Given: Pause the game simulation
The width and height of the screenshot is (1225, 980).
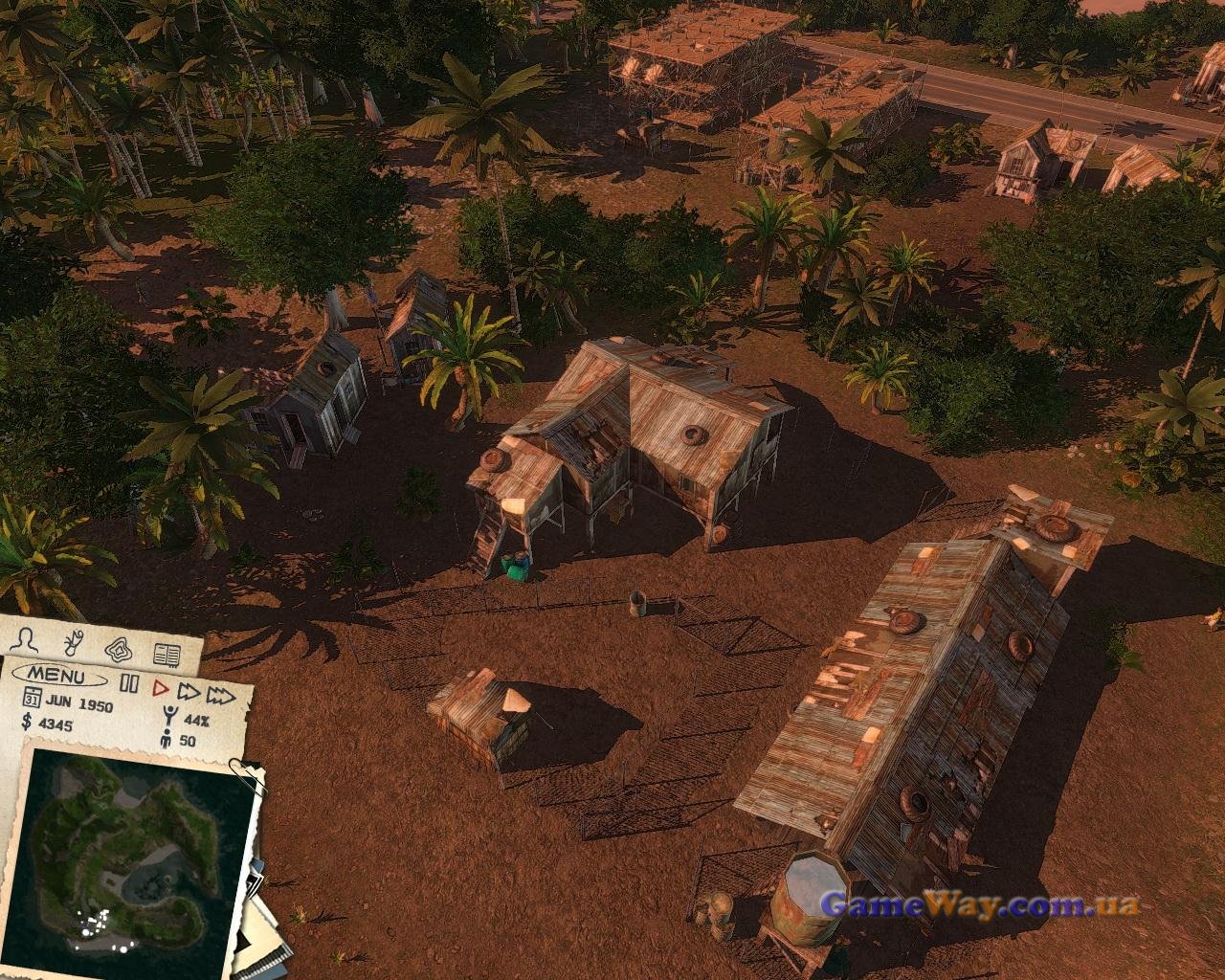Looking at the screenshot, I should point(130,684).
